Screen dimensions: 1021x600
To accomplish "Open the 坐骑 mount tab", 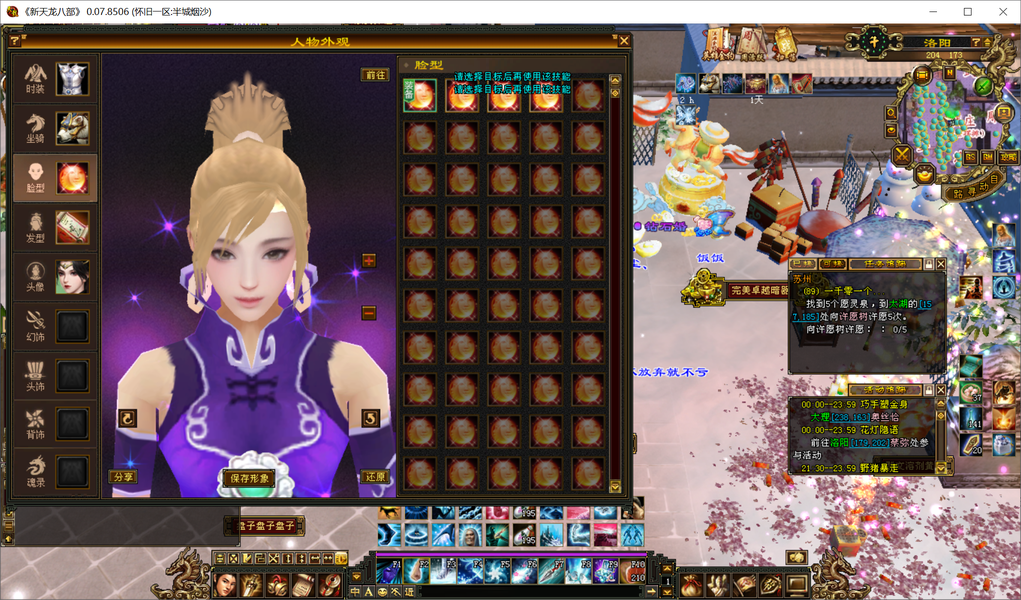I will tap(55, 127).
